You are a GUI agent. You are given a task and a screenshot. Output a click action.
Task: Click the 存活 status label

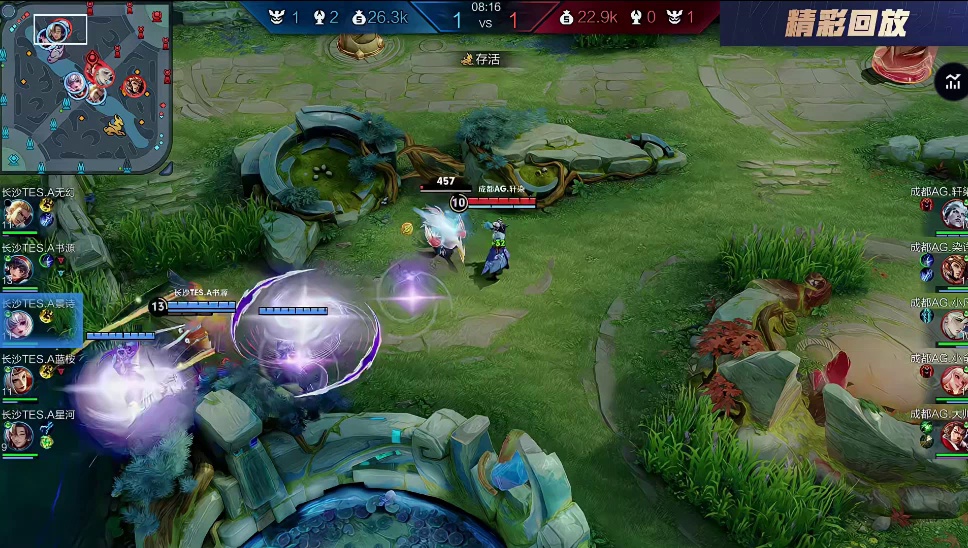(x=481, y=59)
